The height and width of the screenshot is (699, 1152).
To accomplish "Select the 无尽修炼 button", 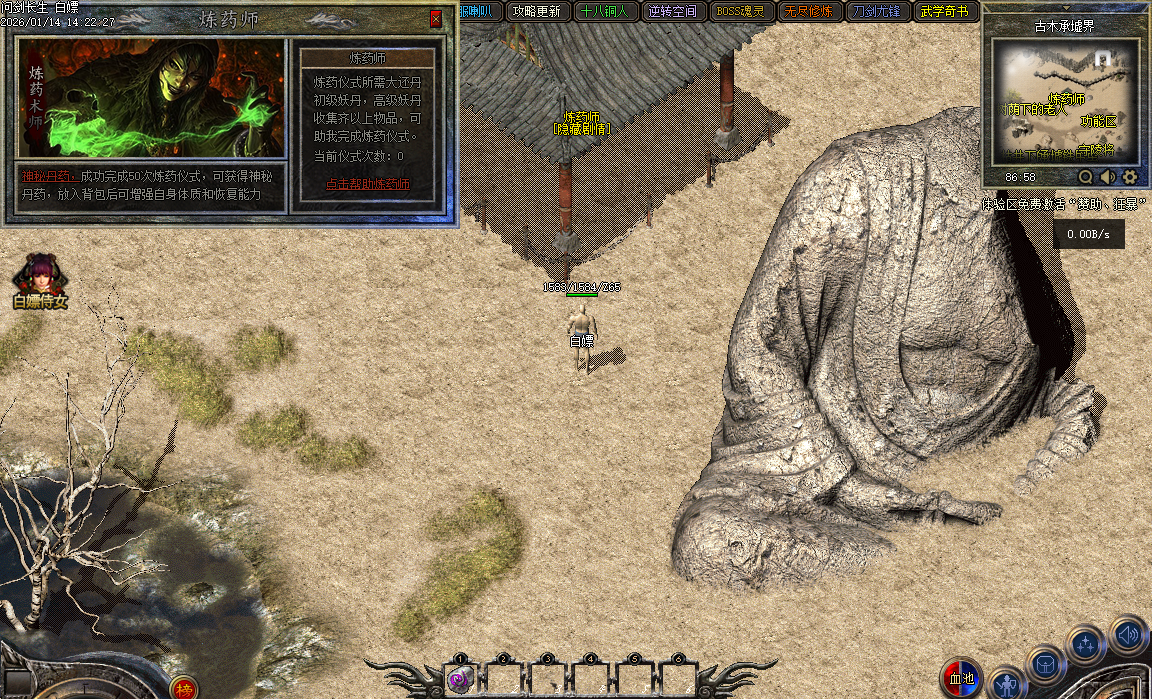I will pos(808,12).
